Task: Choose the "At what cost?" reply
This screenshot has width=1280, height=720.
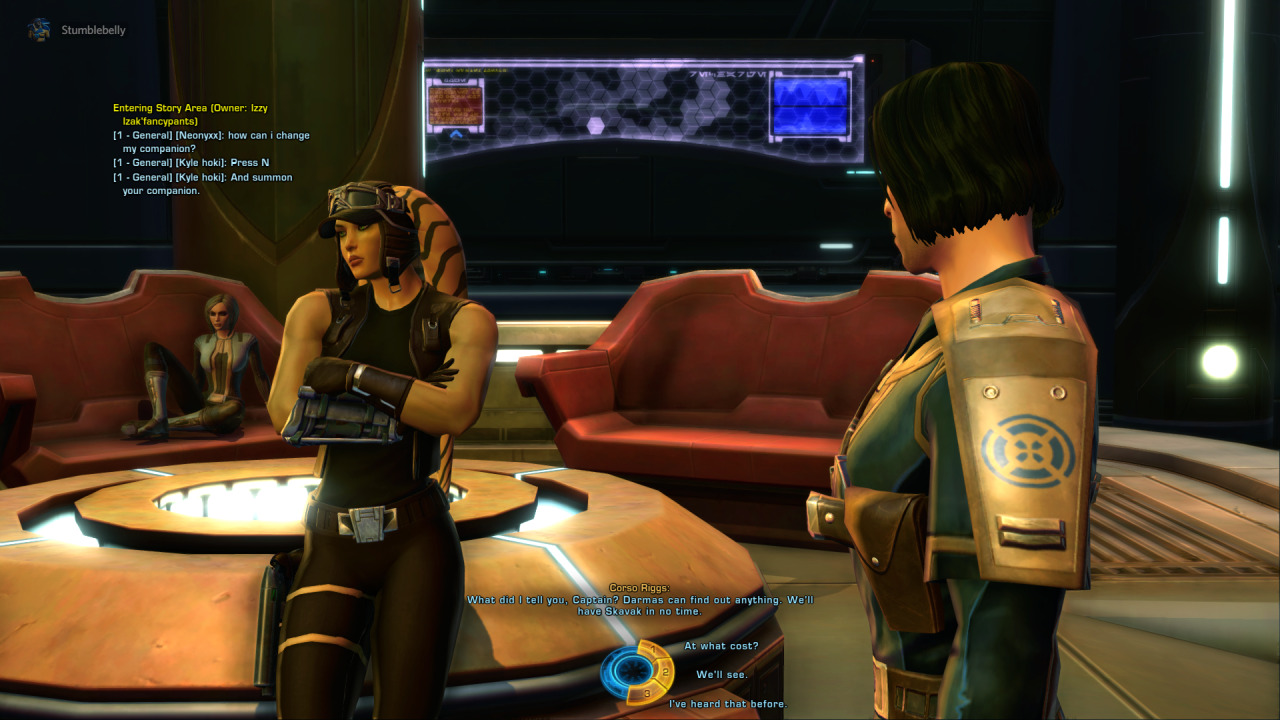Action: tap(721, 646)
